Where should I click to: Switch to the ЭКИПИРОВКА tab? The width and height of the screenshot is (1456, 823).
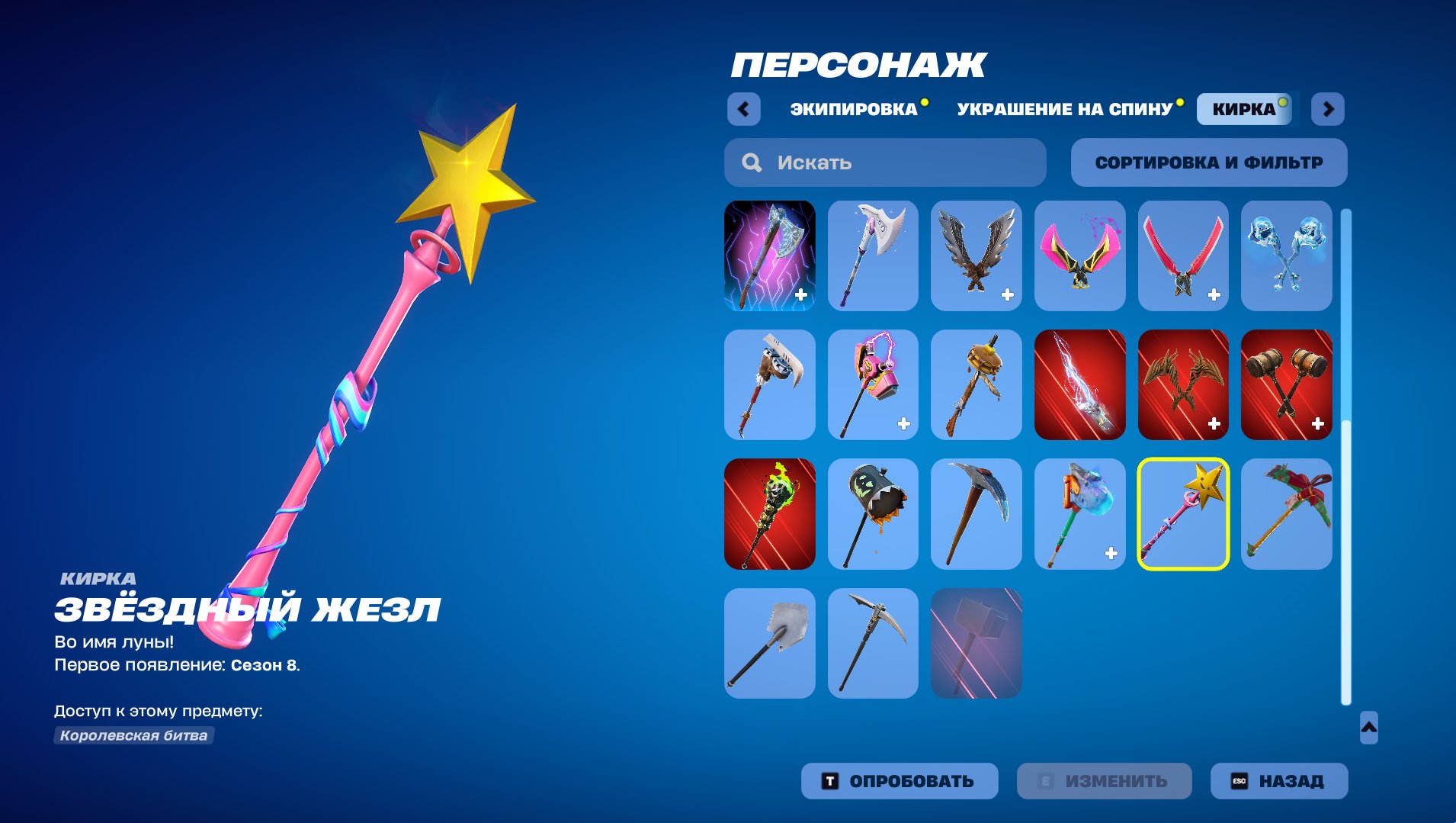coord(854,108)
